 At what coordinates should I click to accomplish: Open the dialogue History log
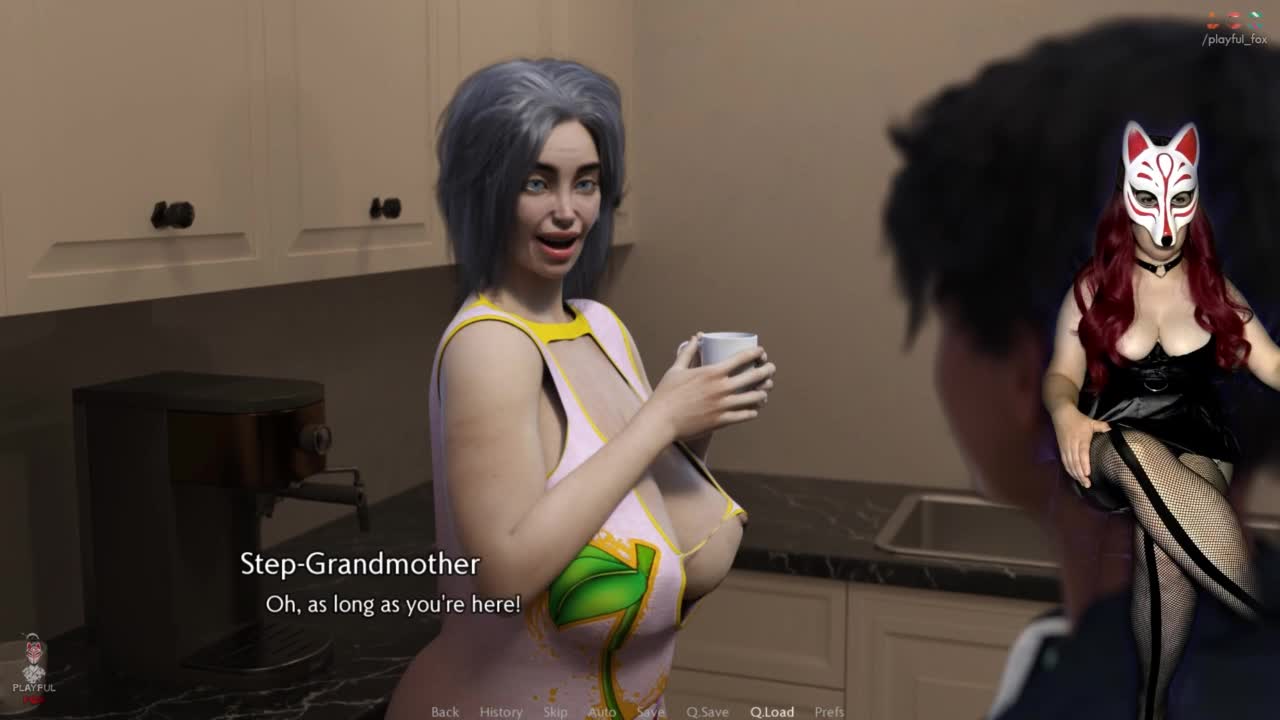501,712
